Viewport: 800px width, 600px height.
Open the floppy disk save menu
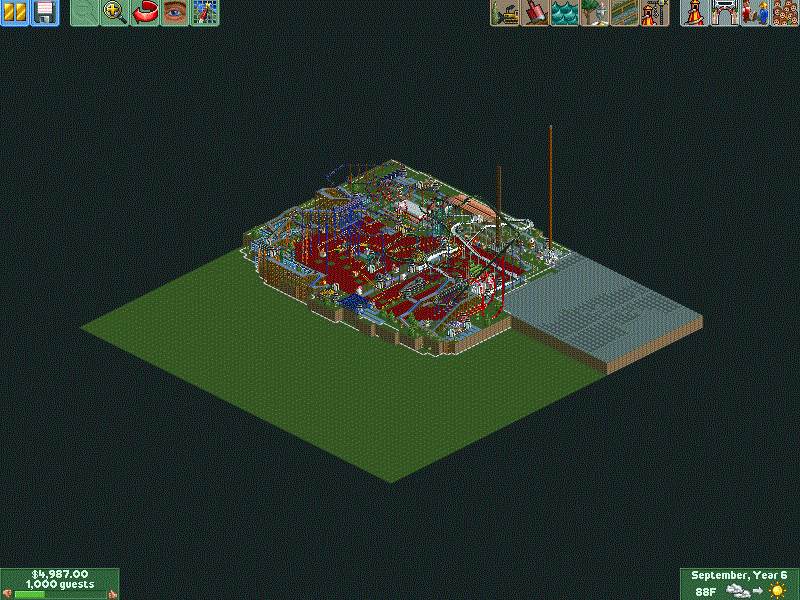(x=44, y=13)
